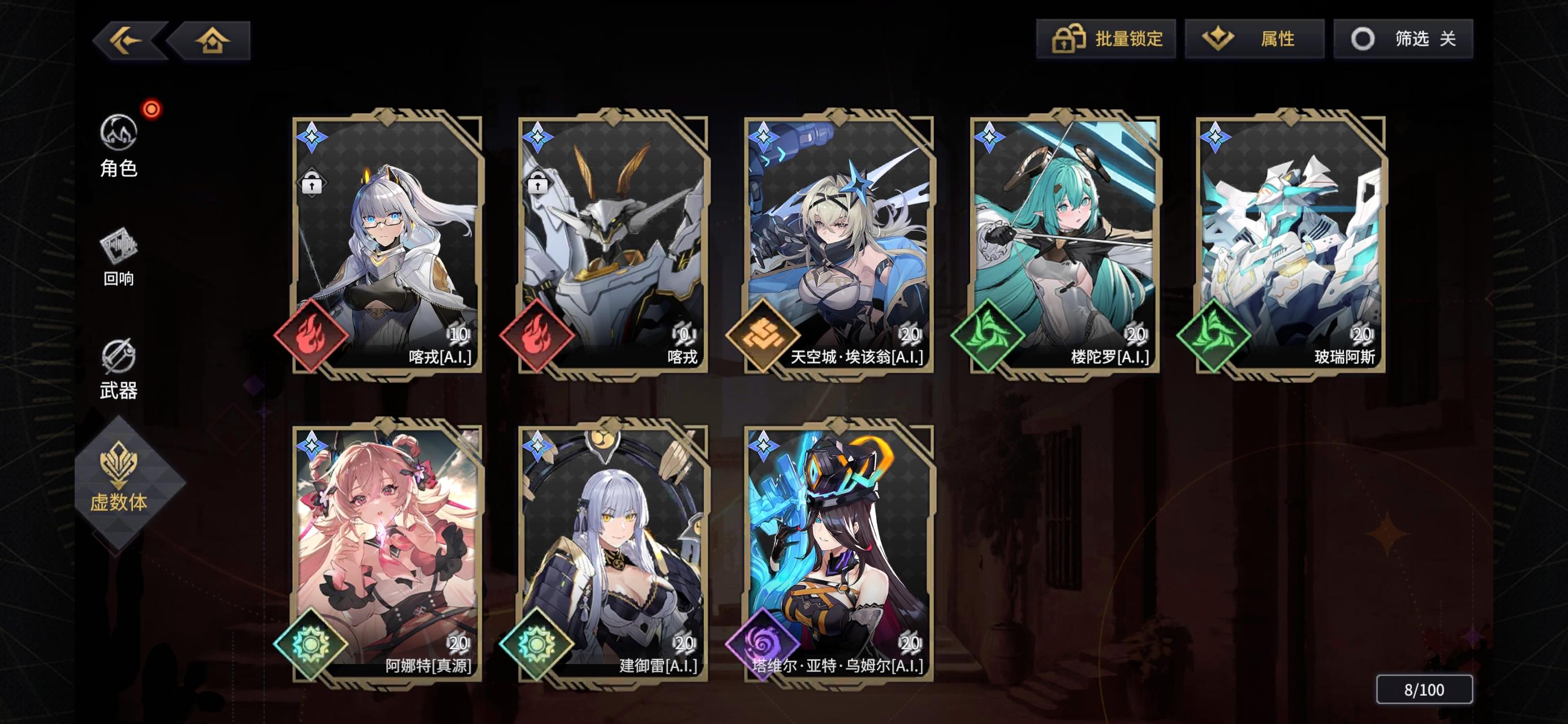The width and height of the screenshot is (1568, 724).
Task: Toggle the lock on the 喀戎 mecha card
Action: (x=537, y=182)
